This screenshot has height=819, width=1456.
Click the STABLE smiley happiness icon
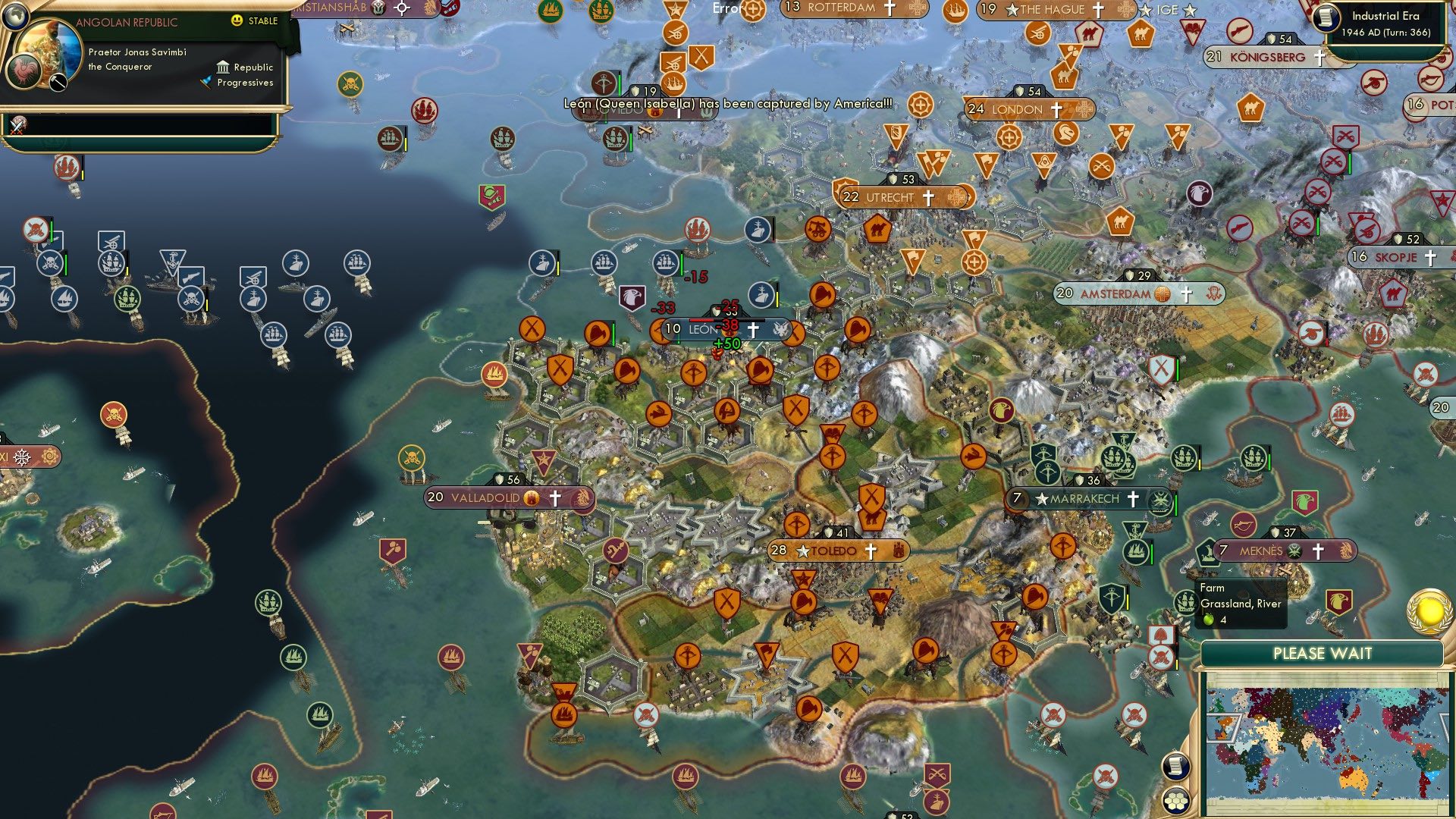(237, 20)
